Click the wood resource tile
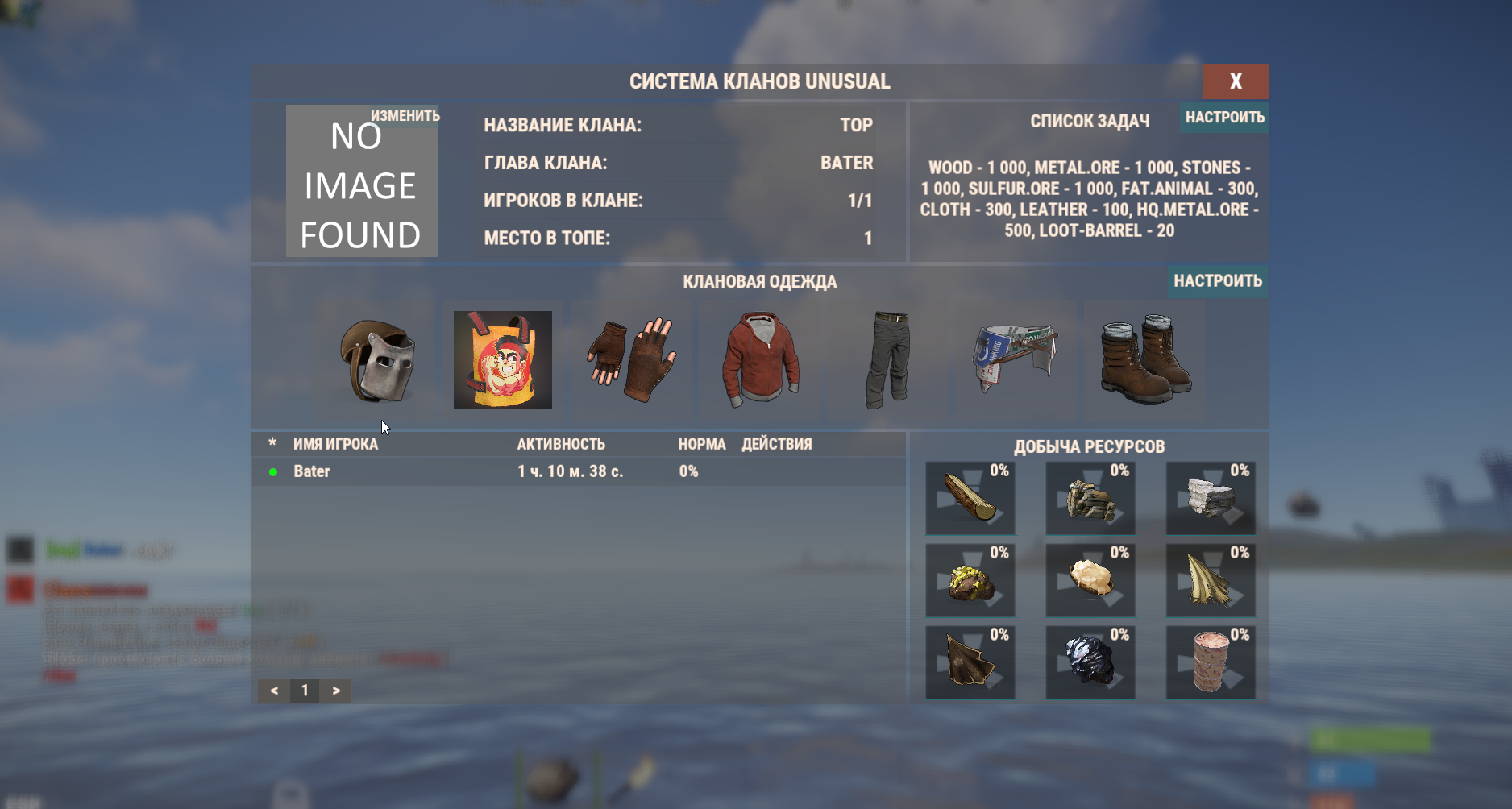This screenshot has height=809, width=1512. (x=970, y=498)
